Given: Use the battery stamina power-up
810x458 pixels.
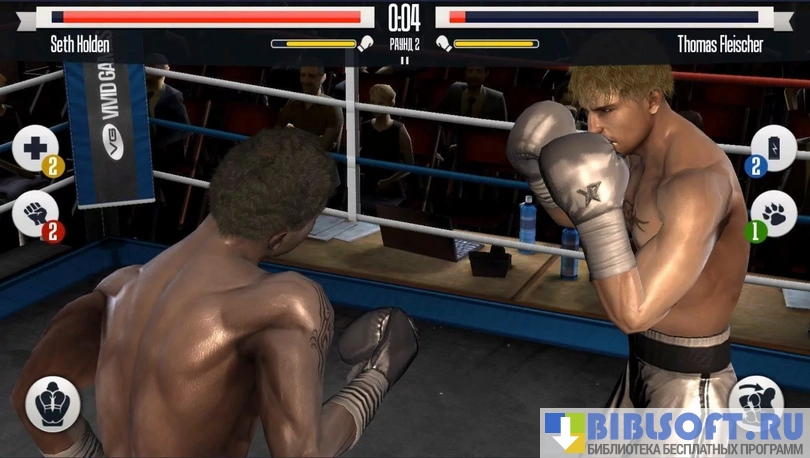Looking at the screenshot, I should (x=773, y=149).
